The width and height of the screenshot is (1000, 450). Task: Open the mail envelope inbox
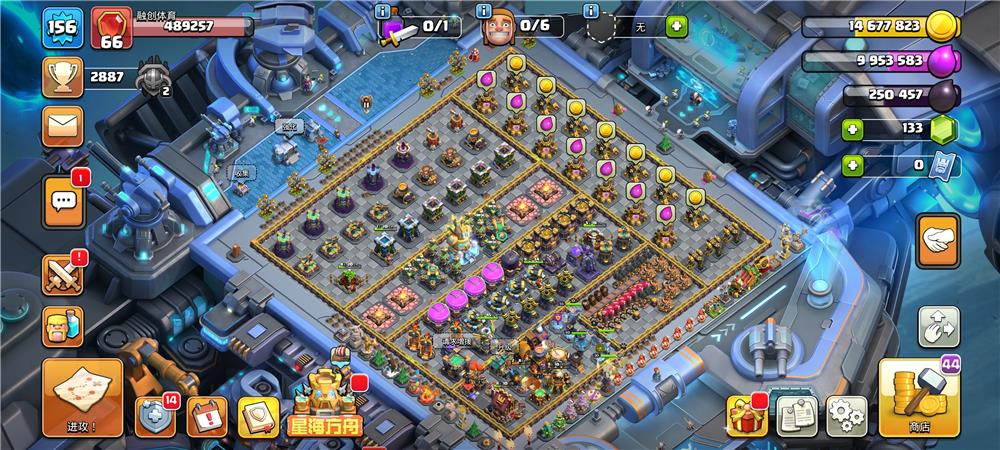pos(62,127)
